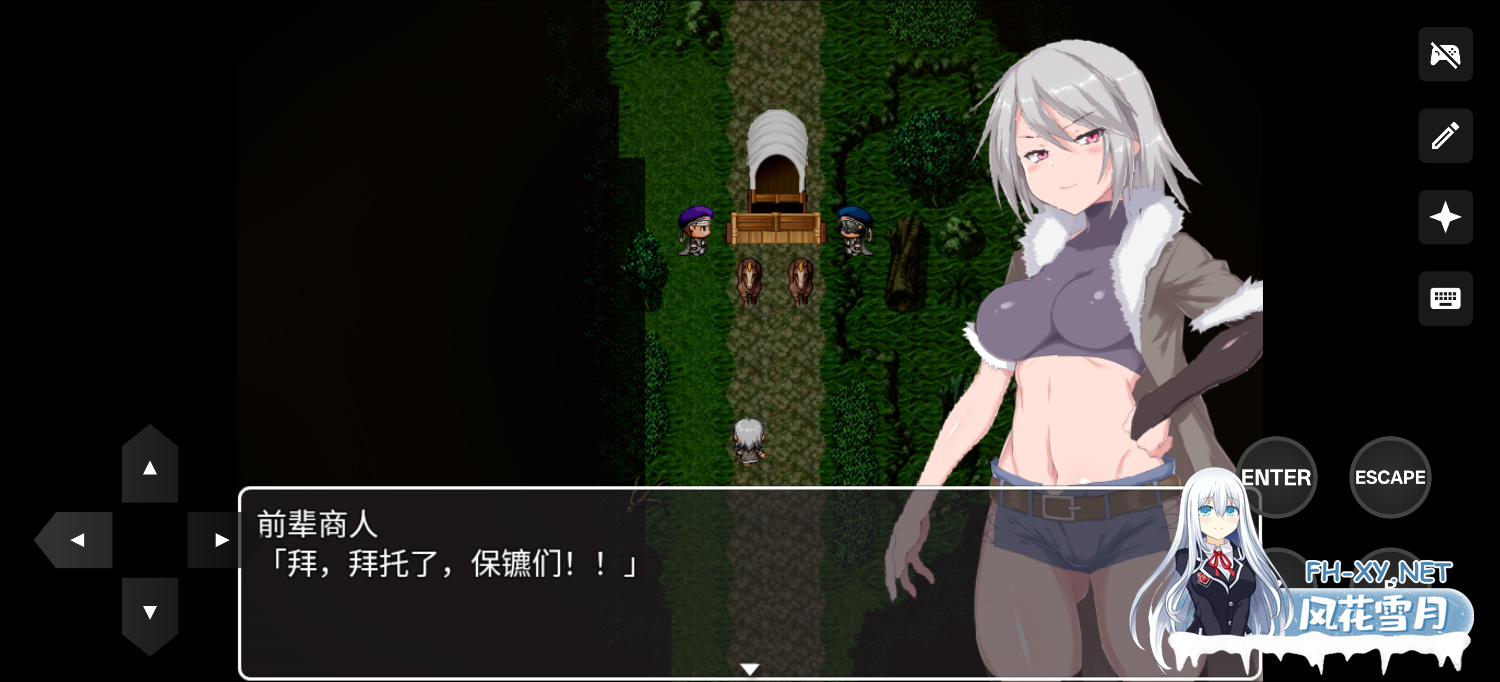Screen dimensions: 1500x682
Task: Tap the ENTER virtual button
Action: 1276,477
